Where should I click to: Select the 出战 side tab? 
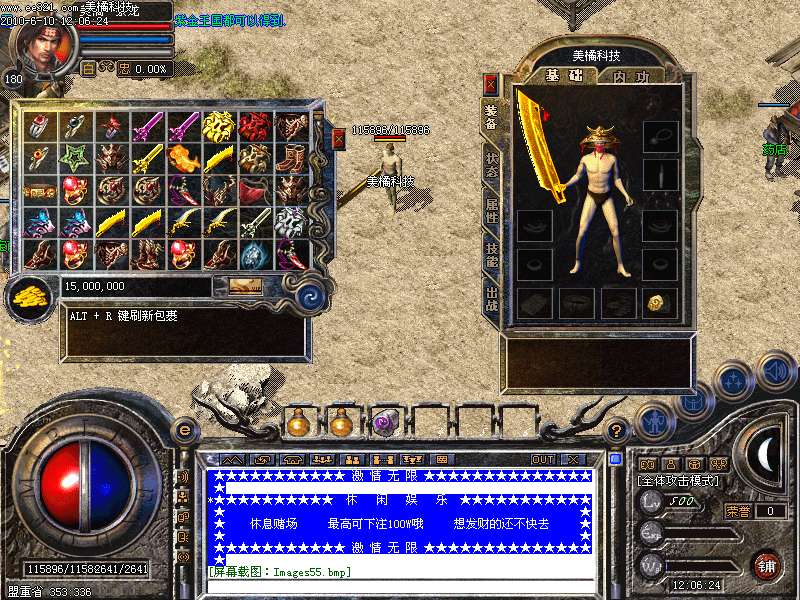pos(491,300)
